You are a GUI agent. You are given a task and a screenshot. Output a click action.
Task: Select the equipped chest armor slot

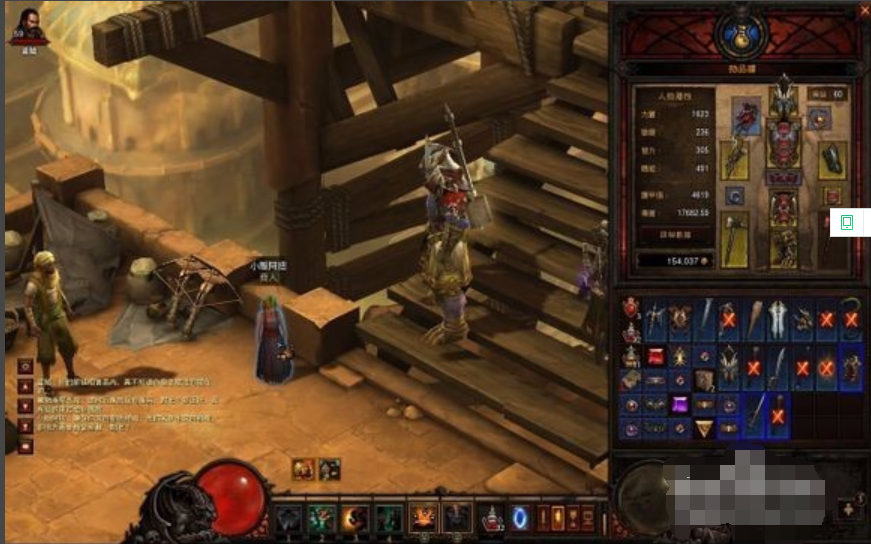(x=783, y=142)
